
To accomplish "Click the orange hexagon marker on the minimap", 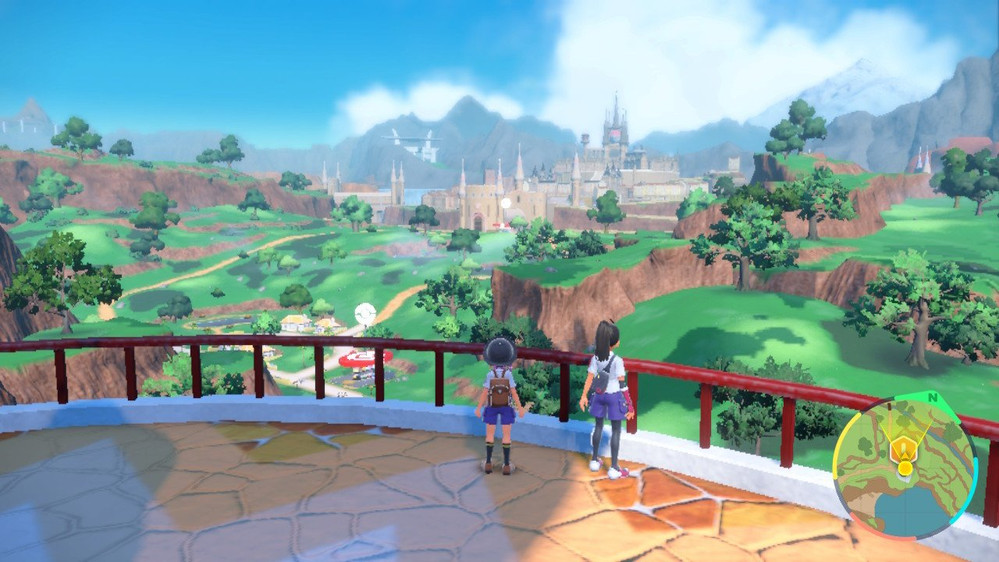I will [x=905, y=448].
